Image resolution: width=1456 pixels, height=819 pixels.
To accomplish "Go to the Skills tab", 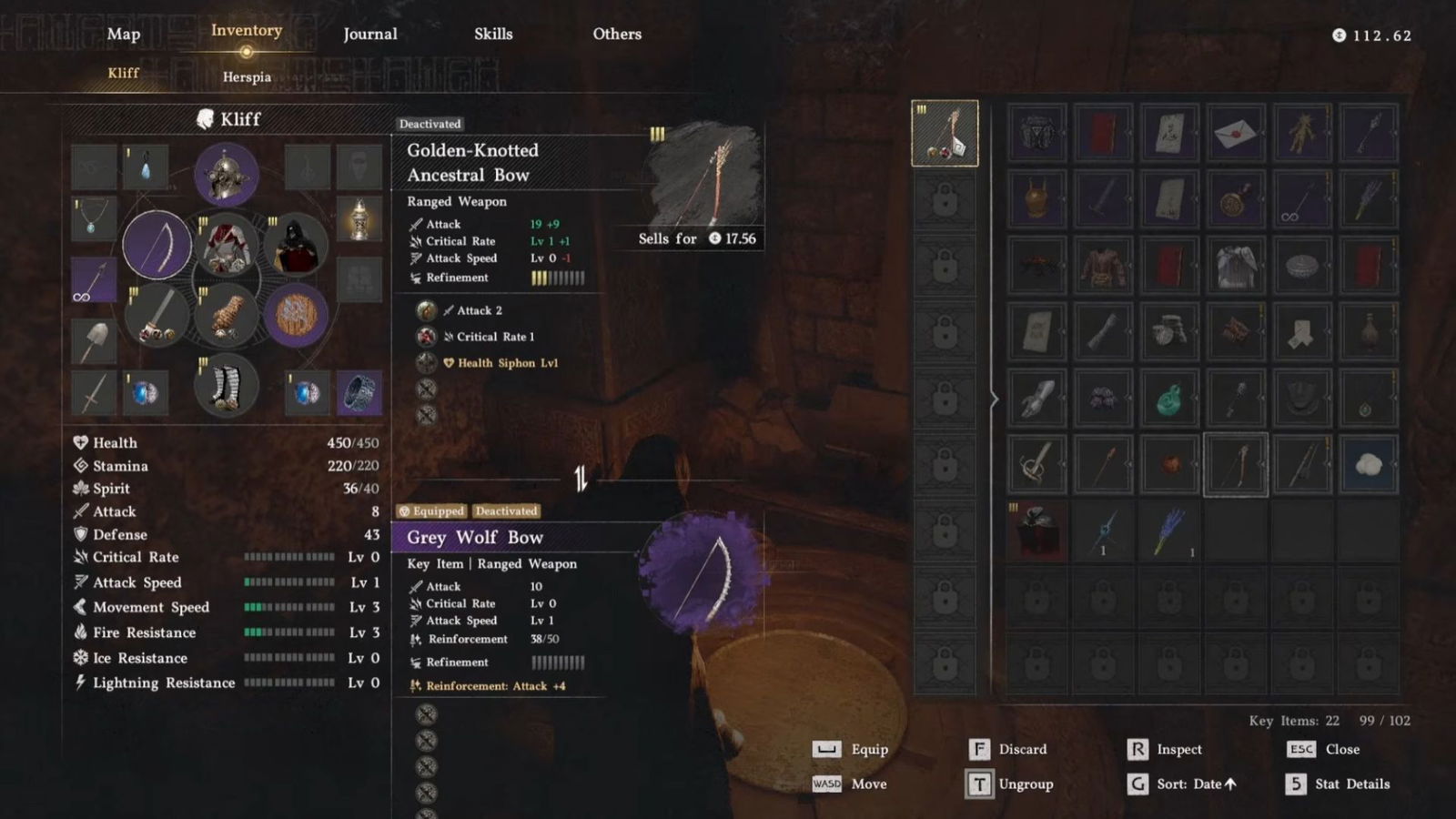I will [493, 35].
